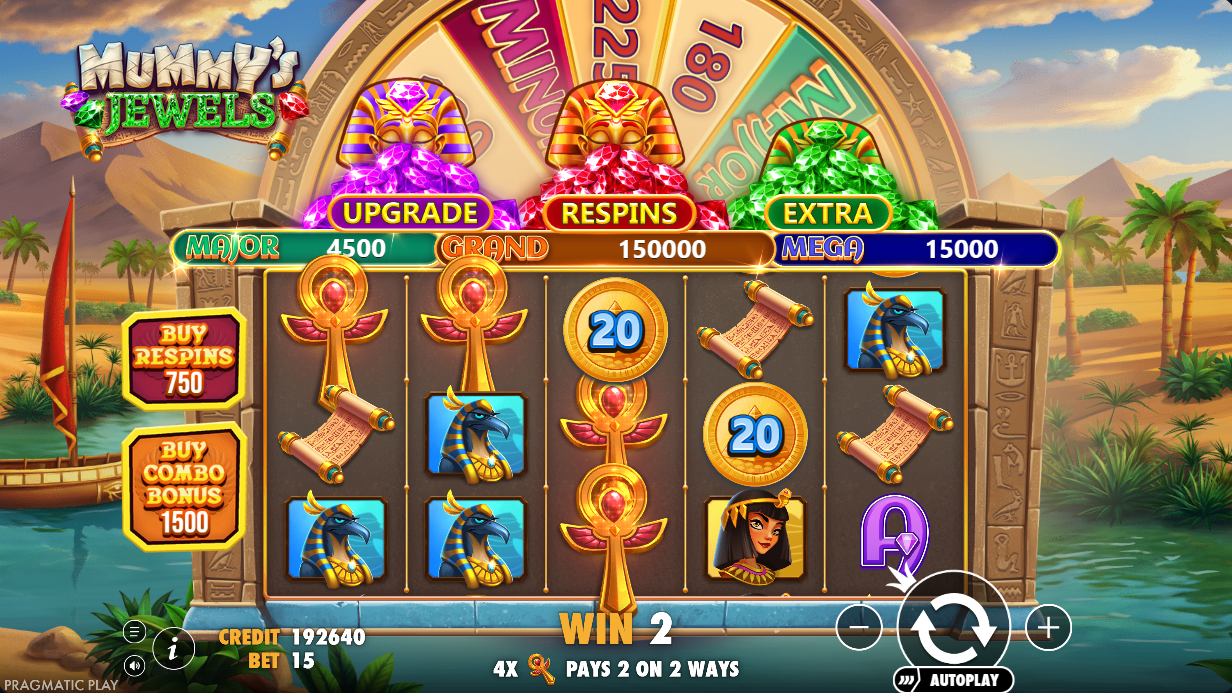Open the game info paytable
Viewport: 1232px width, 693px height.
click(x=174, y=649)
